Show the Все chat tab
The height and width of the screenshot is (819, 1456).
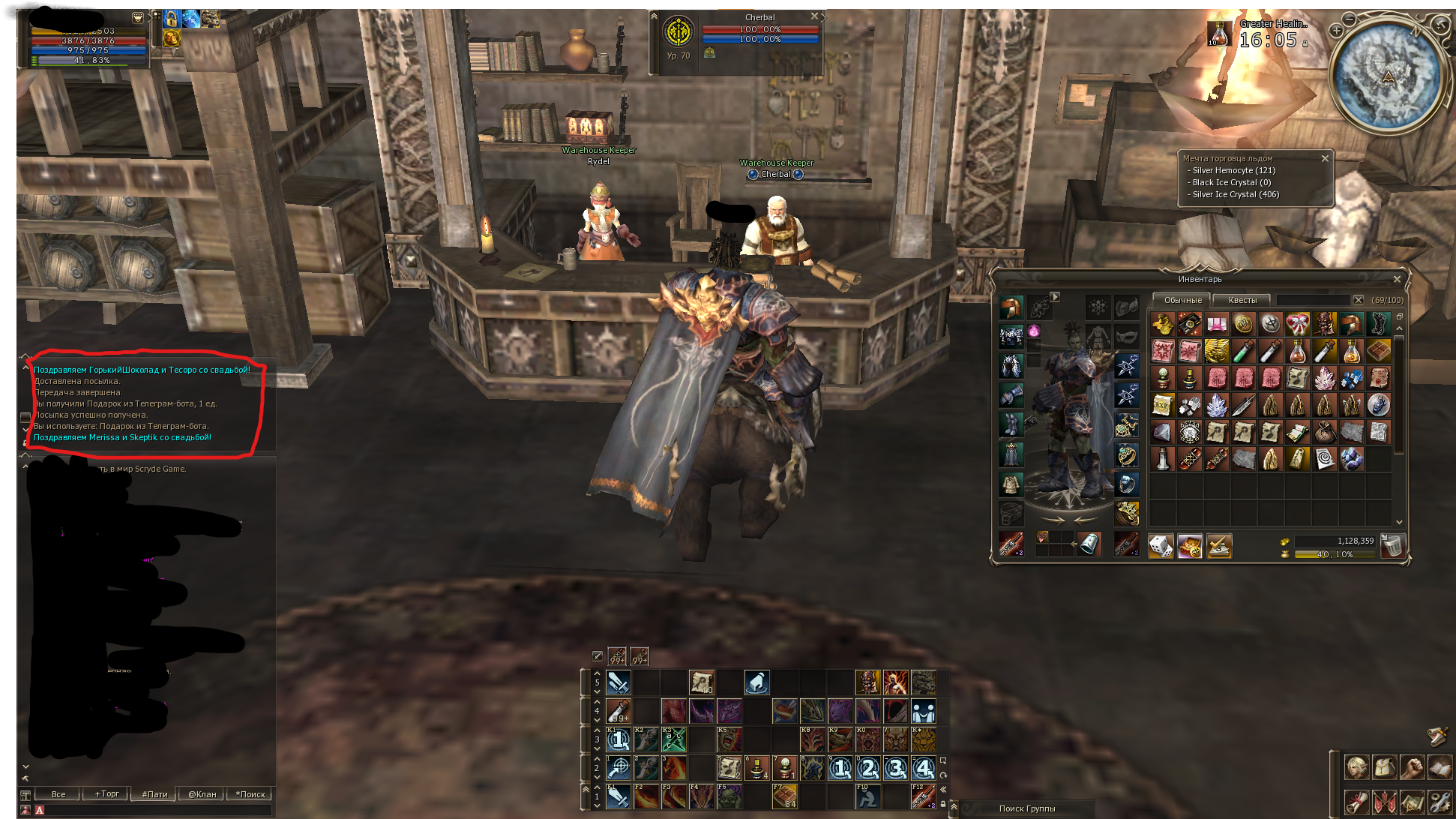[58, 794]
